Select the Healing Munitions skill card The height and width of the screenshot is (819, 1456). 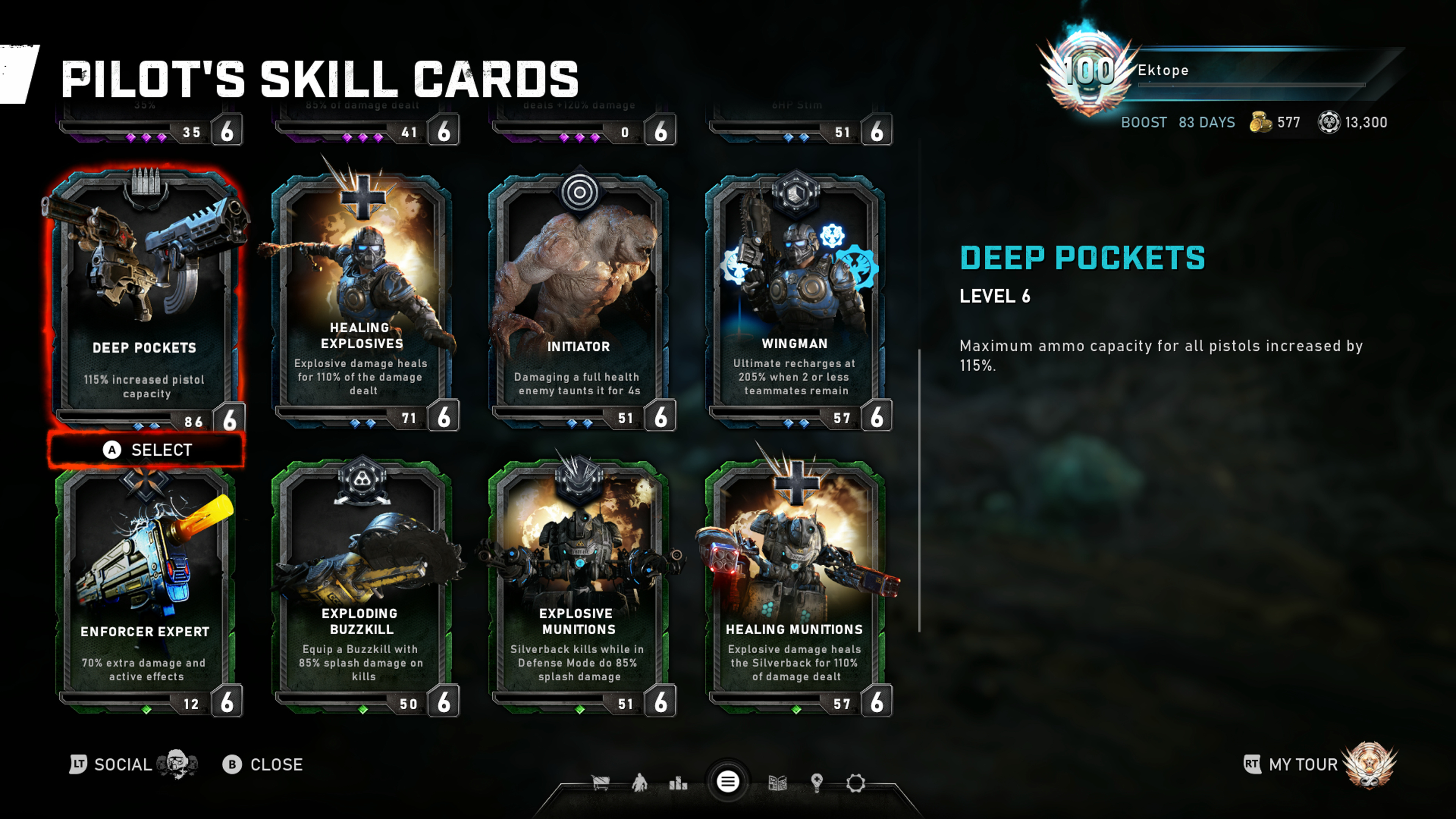[x=795, y=588]
